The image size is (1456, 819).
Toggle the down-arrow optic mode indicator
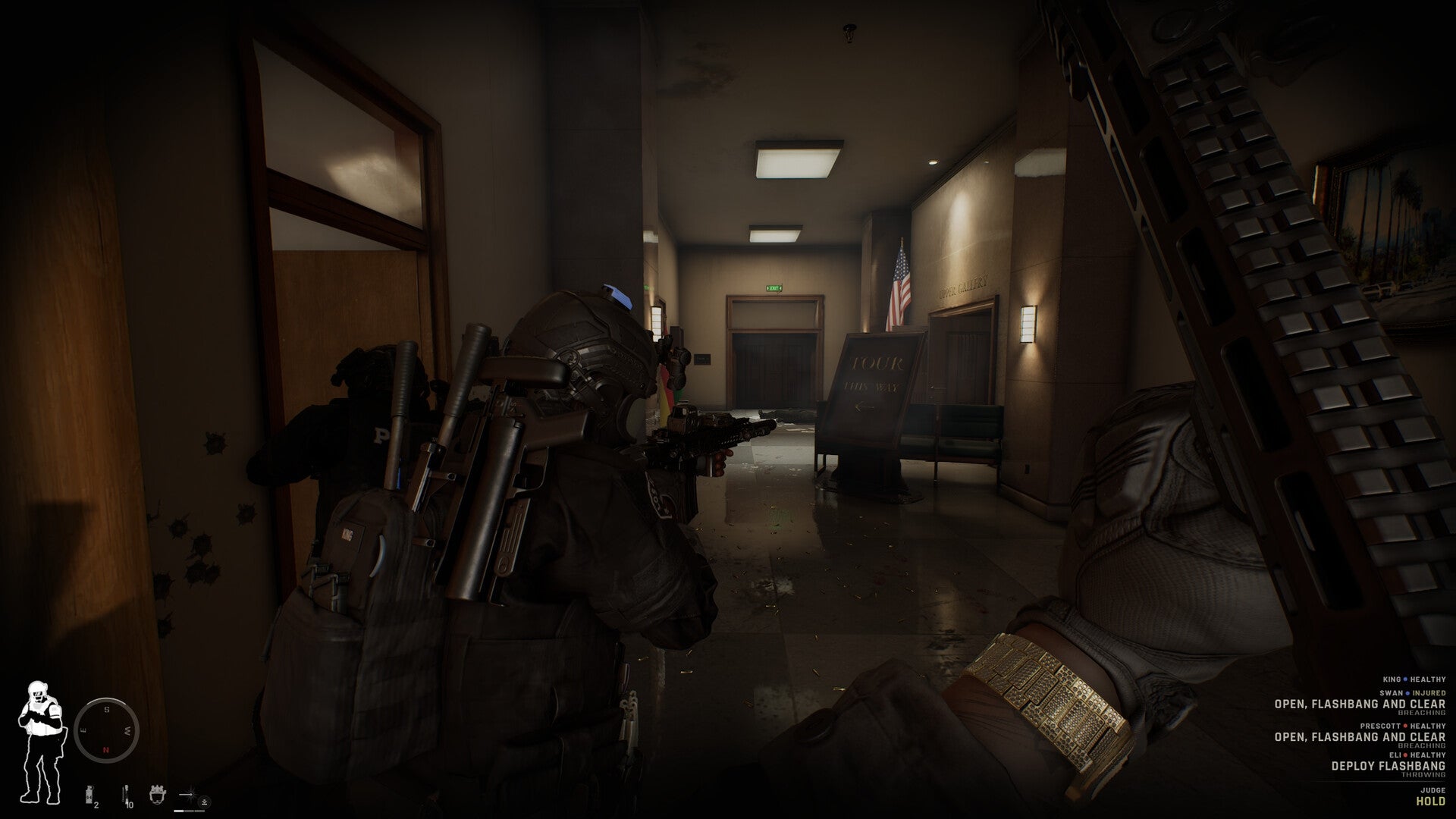click(x=206, y=802)
